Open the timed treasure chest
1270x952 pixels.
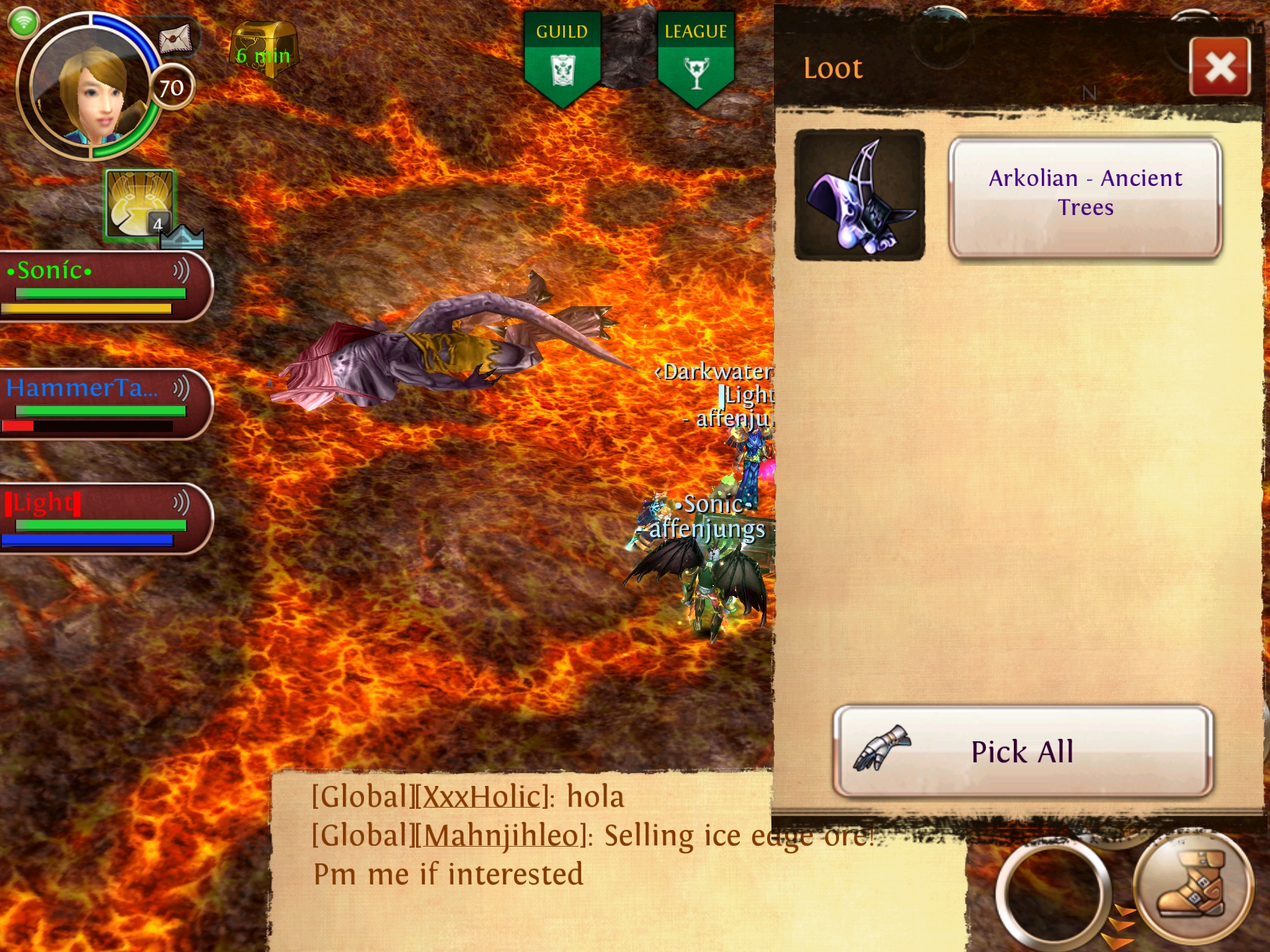[264, 50]
